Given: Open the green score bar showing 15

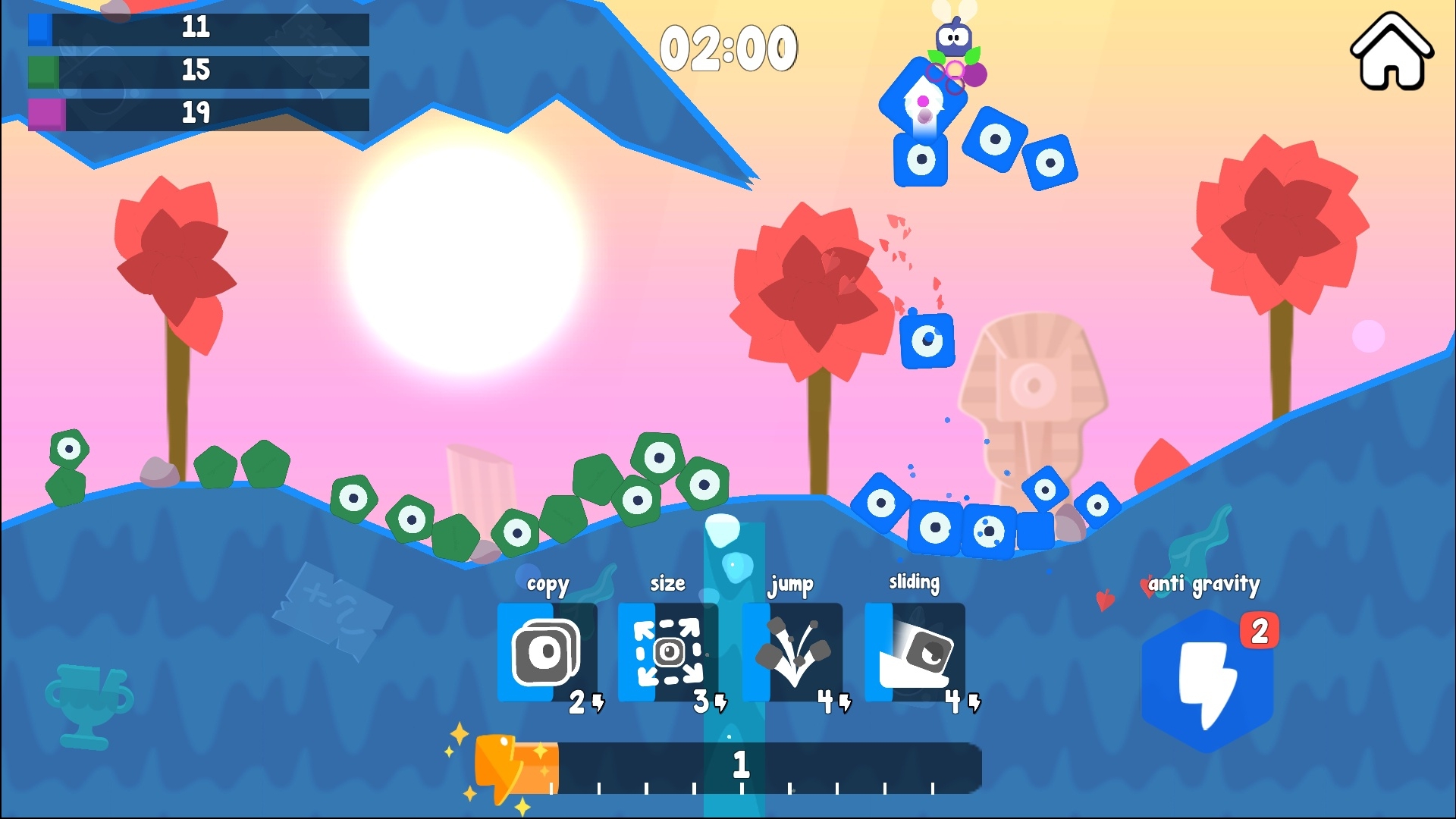Looking at the screenshot, I should click(x=197, y=70).
